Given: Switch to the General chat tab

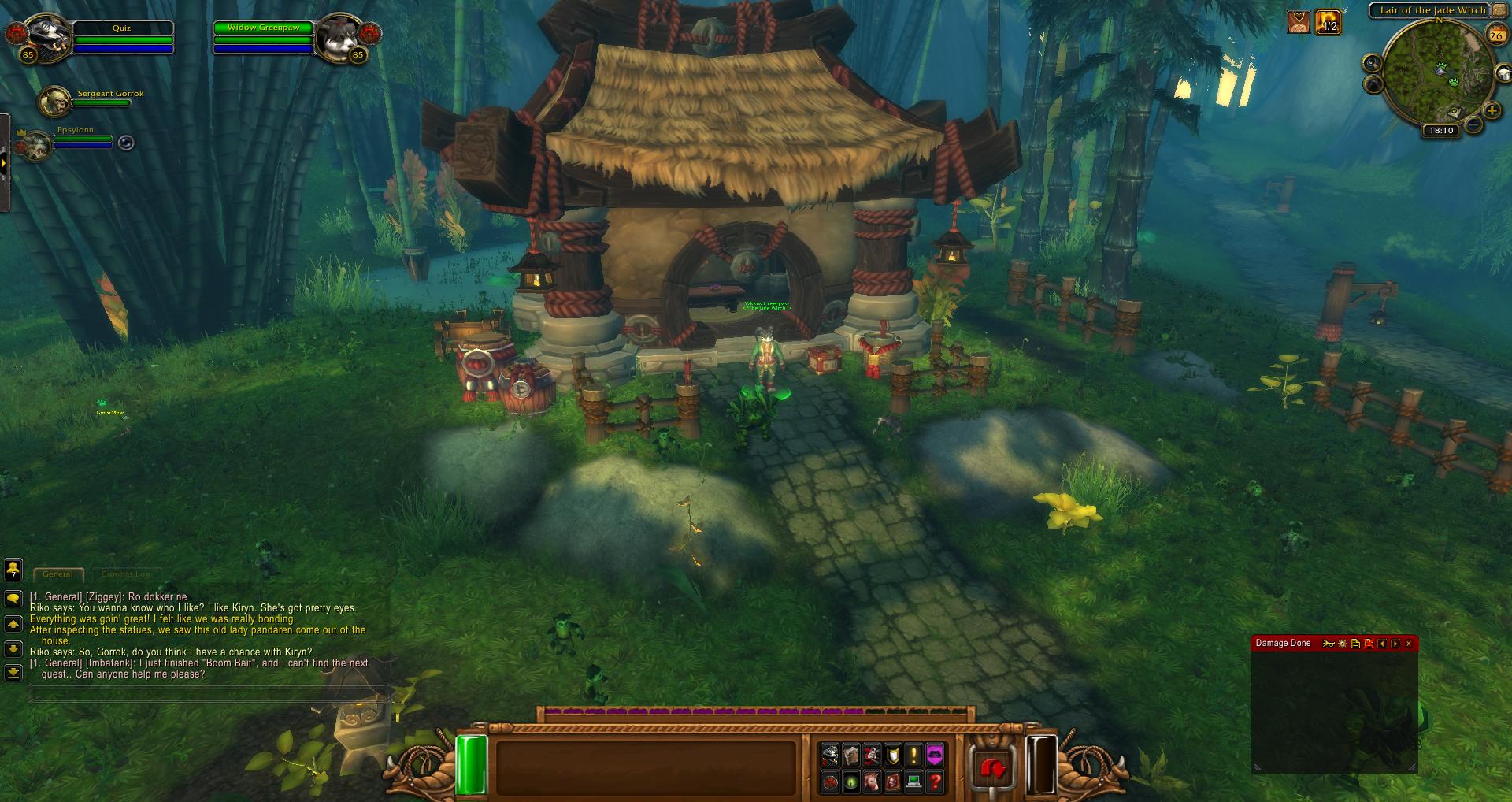Looking at the screenshot, I should (57, 574).
